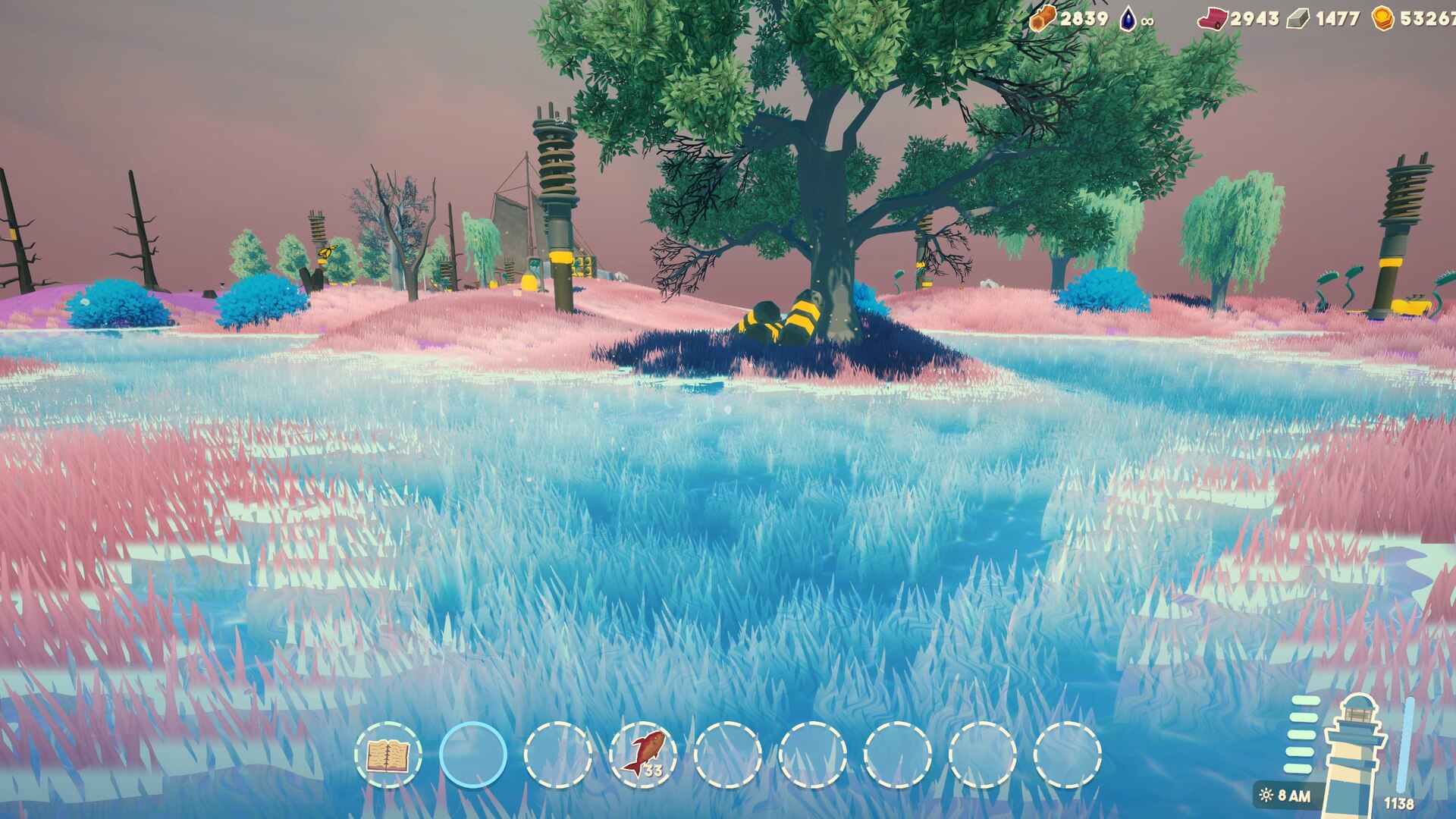Click the lighthouse icon
The image size is (1456, 819).
click(1355, 751)
